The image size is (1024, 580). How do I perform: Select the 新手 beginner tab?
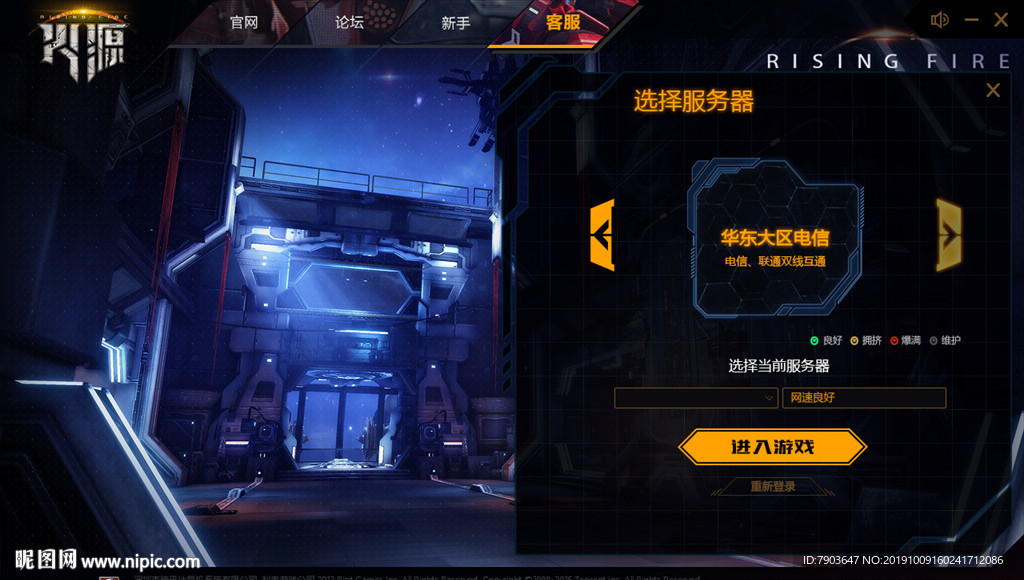455,22
